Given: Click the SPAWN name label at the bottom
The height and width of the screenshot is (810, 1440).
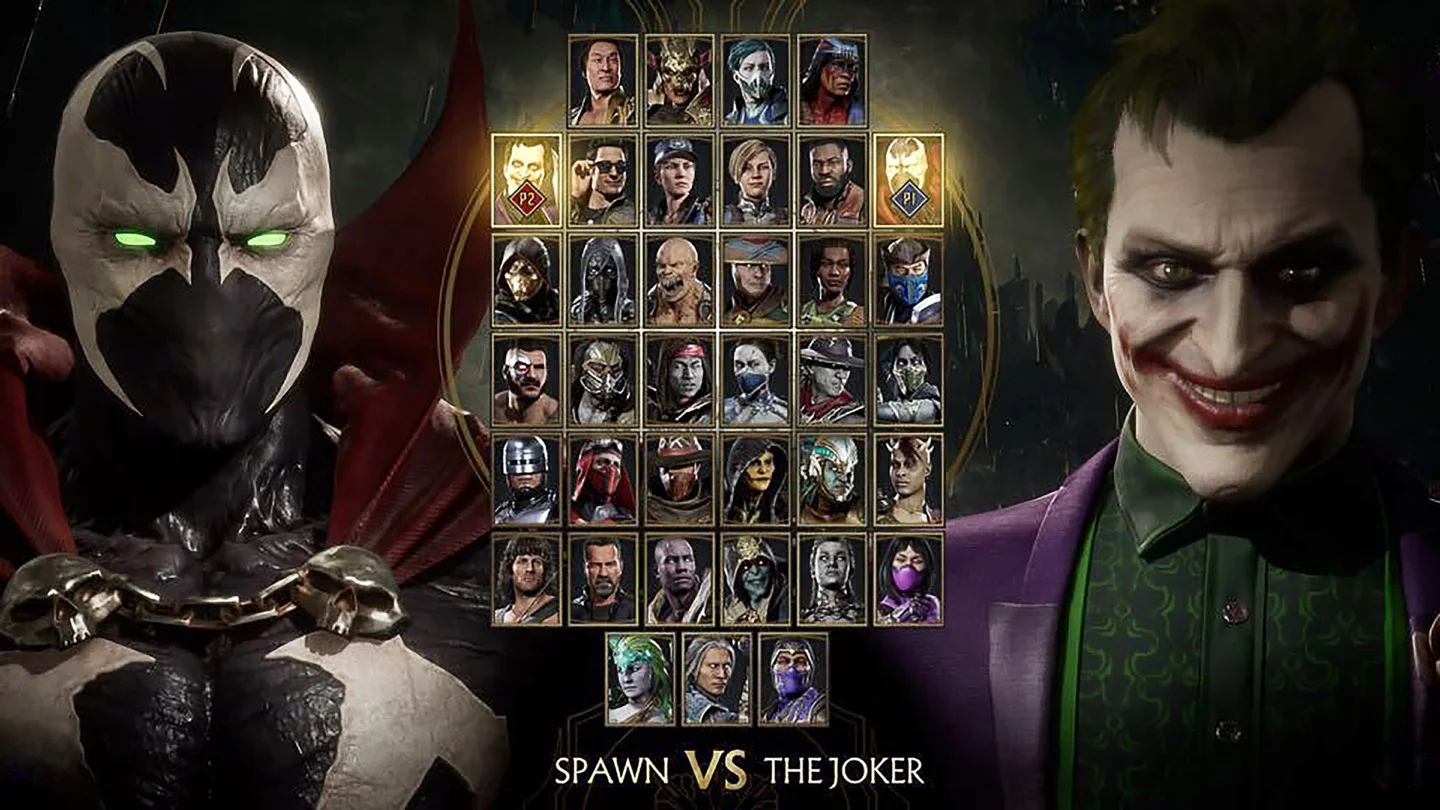Looking at the screenshot, I should tap(614, 772).
